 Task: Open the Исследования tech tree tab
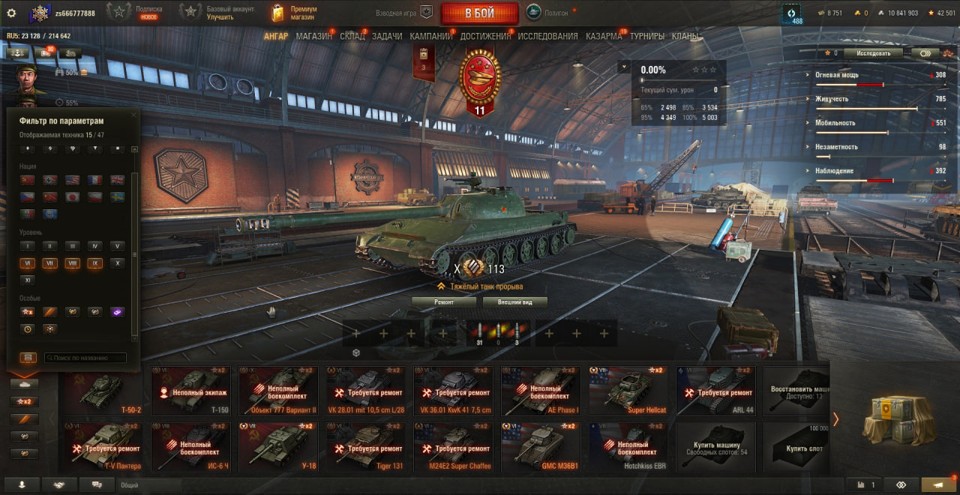[547, 36]
